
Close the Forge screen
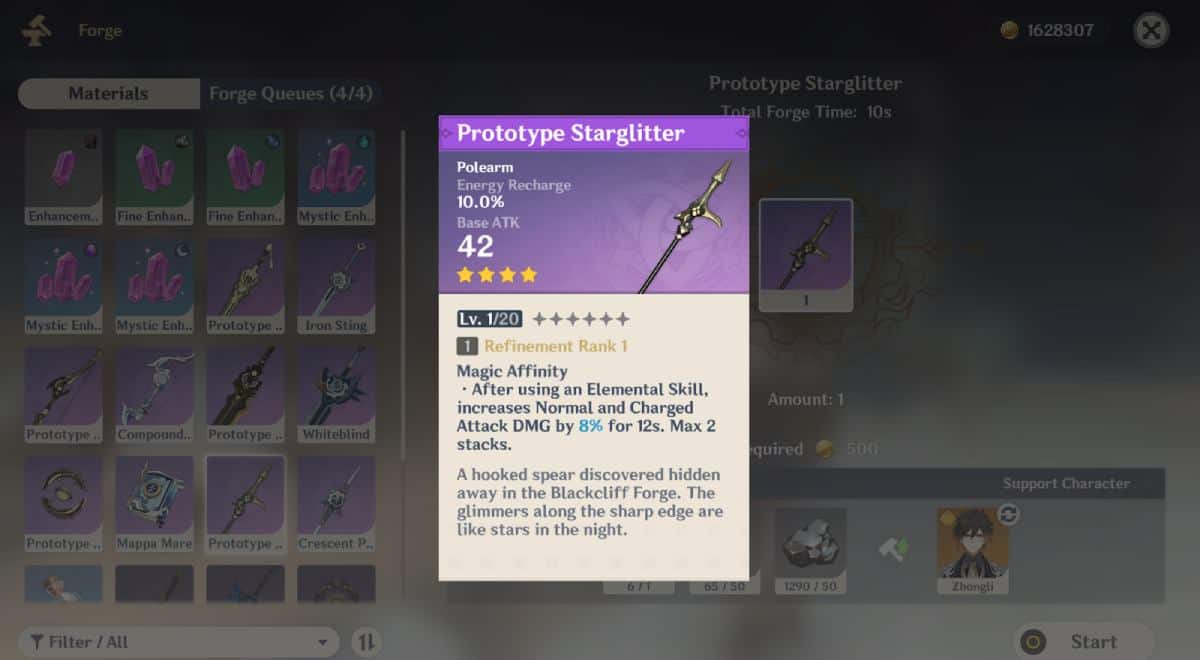point(1151,31)
